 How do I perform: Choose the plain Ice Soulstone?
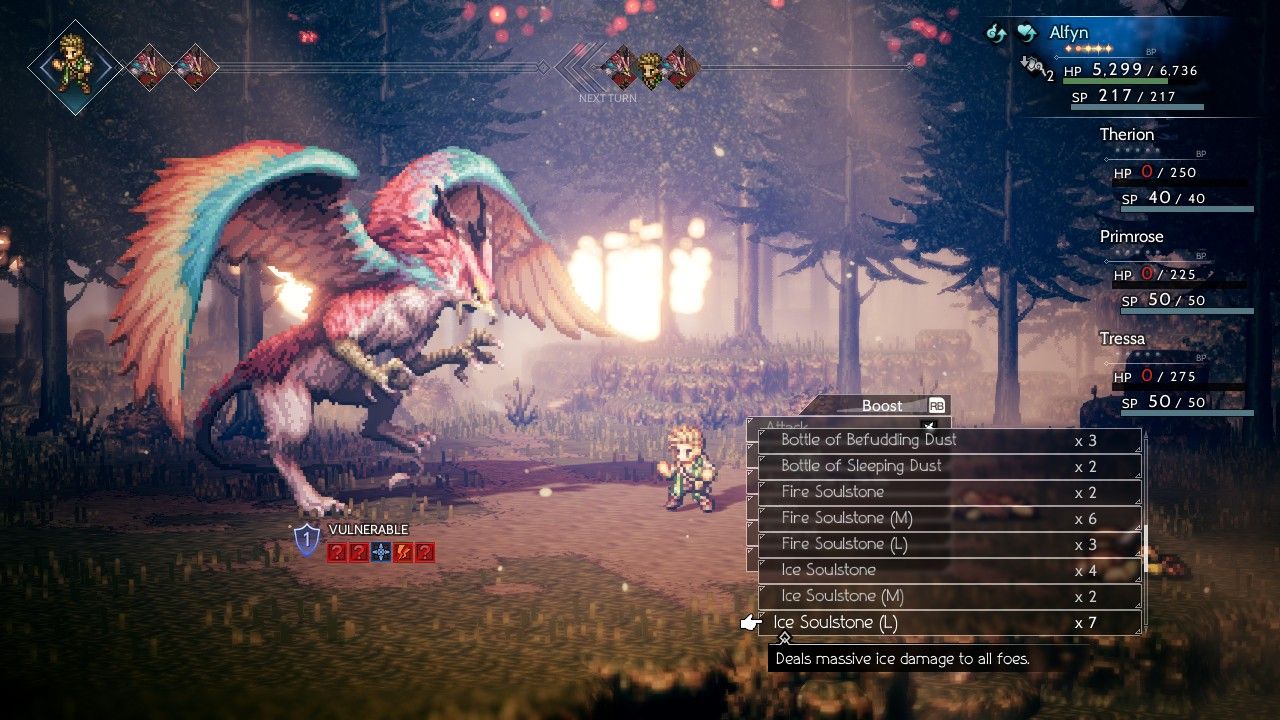(828, 570)
